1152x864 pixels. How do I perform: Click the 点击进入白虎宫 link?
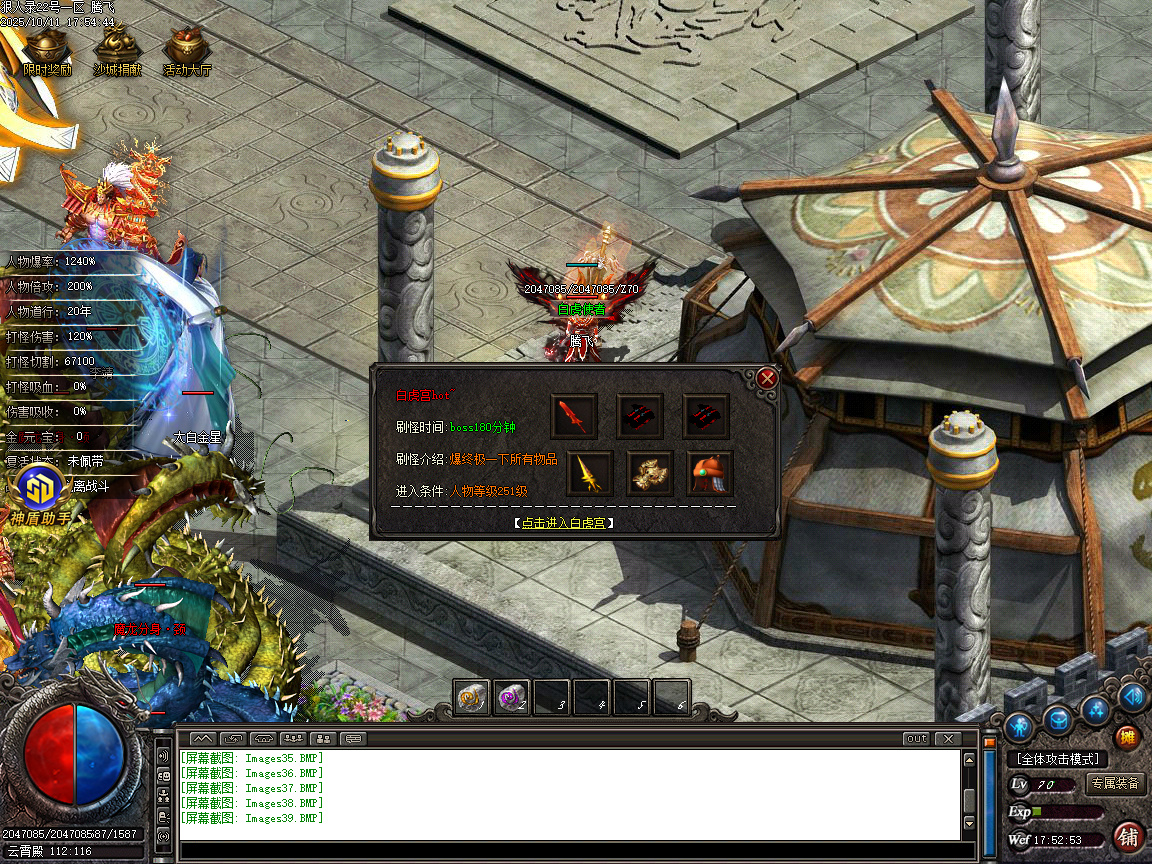pyautogui.click(x=564, y=522)
